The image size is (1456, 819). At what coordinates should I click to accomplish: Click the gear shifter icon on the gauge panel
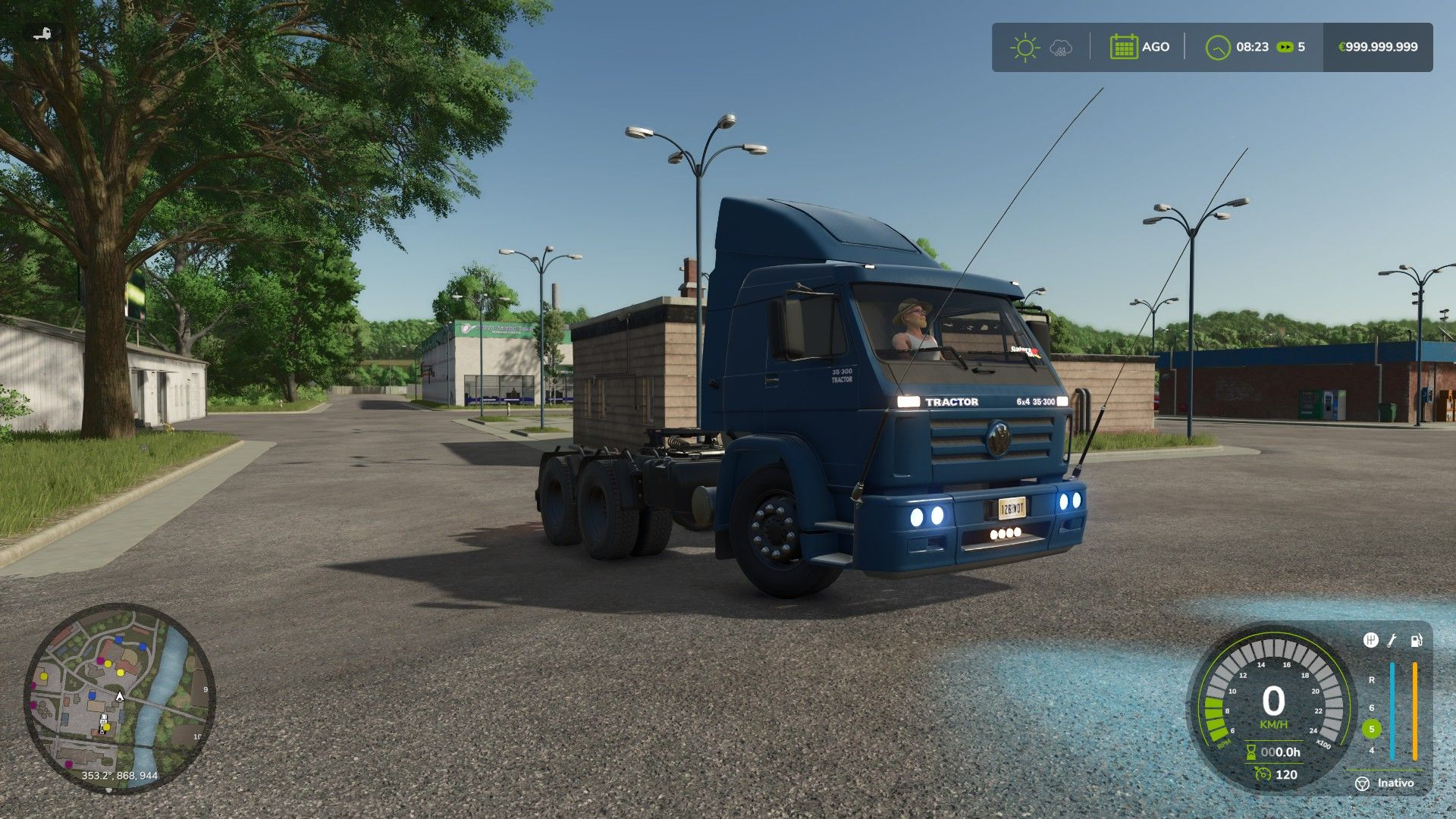[1370, 641]
